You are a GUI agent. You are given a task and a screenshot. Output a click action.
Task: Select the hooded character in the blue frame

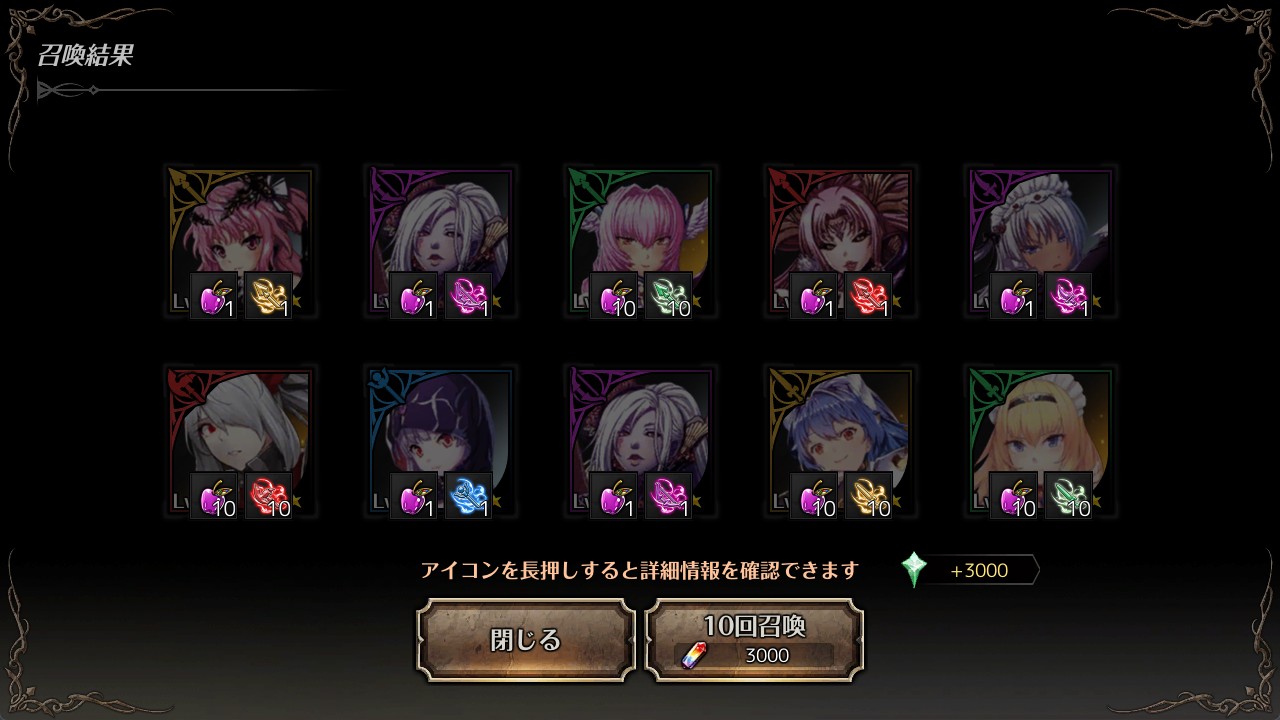[x=440, y=430]
